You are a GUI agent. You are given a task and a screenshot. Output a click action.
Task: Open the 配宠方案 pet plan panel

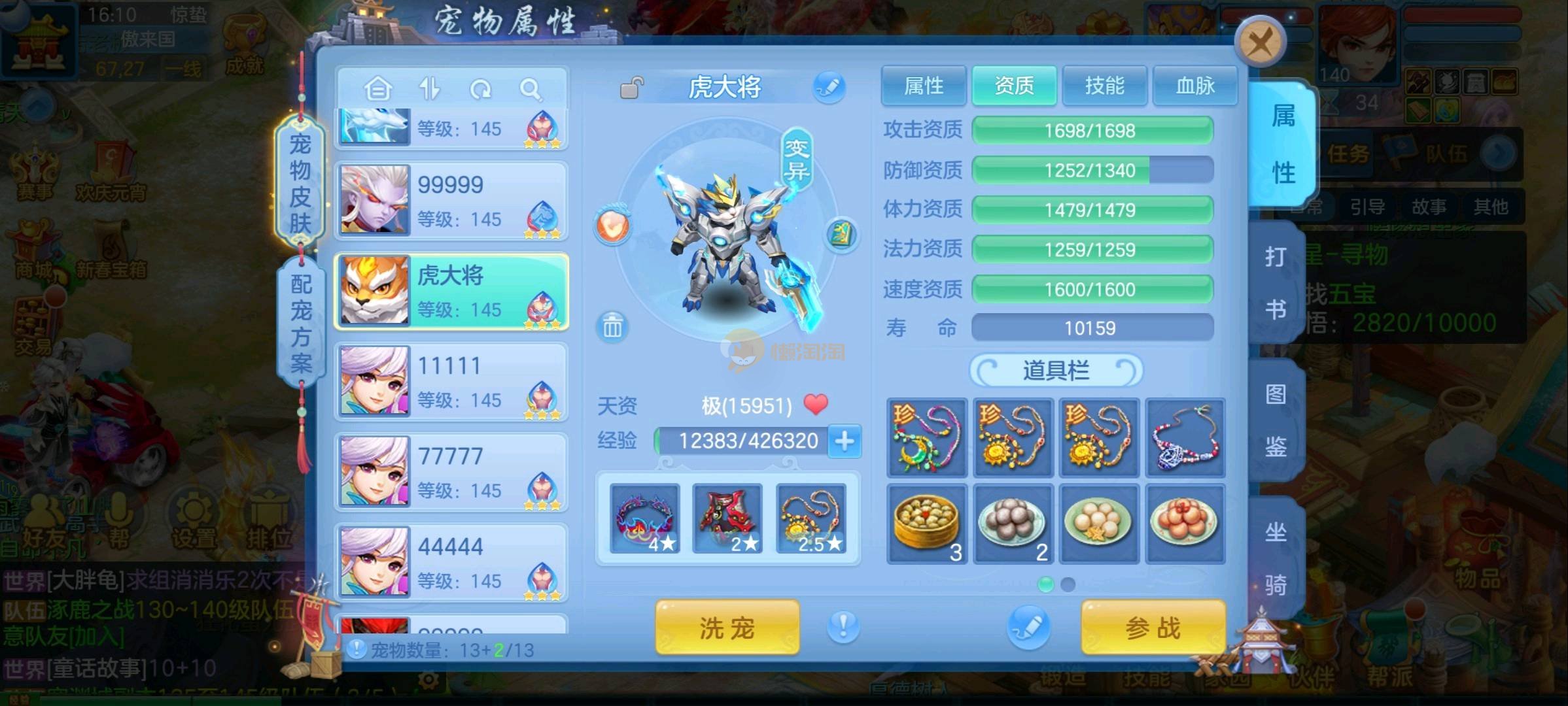301,323
